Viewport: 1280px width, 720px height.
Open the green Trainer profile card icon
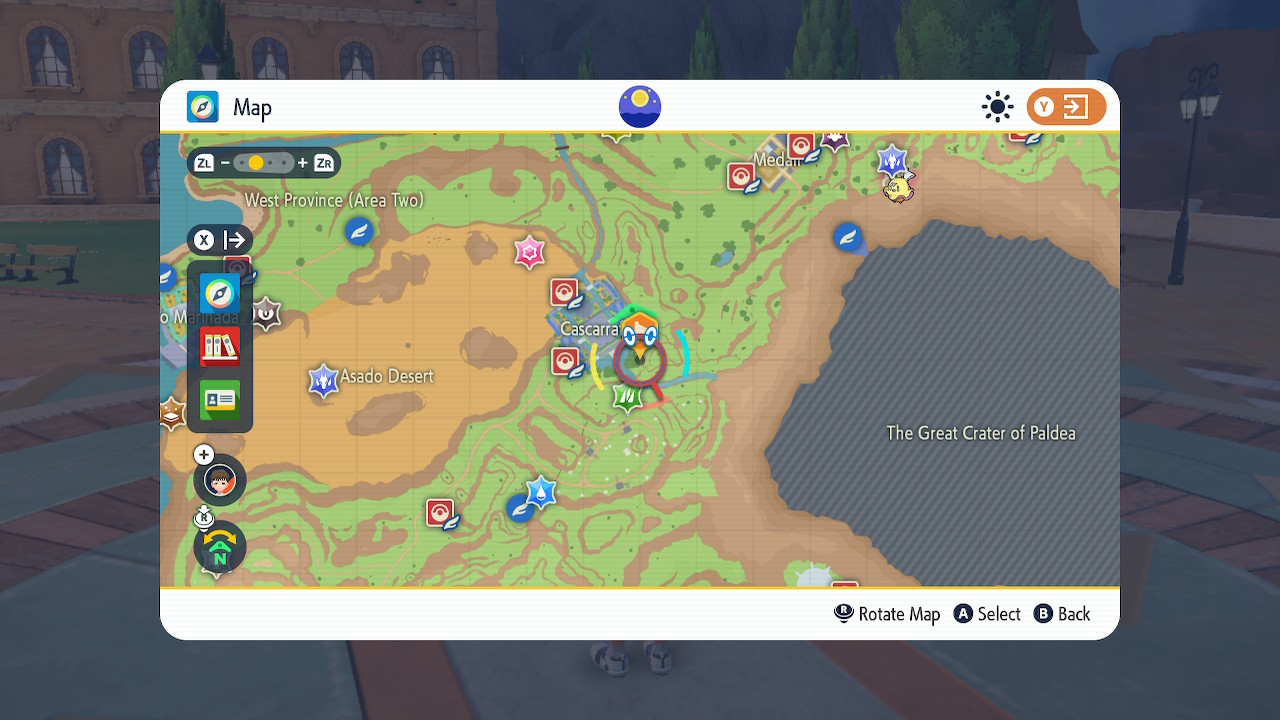pos(219,400)
